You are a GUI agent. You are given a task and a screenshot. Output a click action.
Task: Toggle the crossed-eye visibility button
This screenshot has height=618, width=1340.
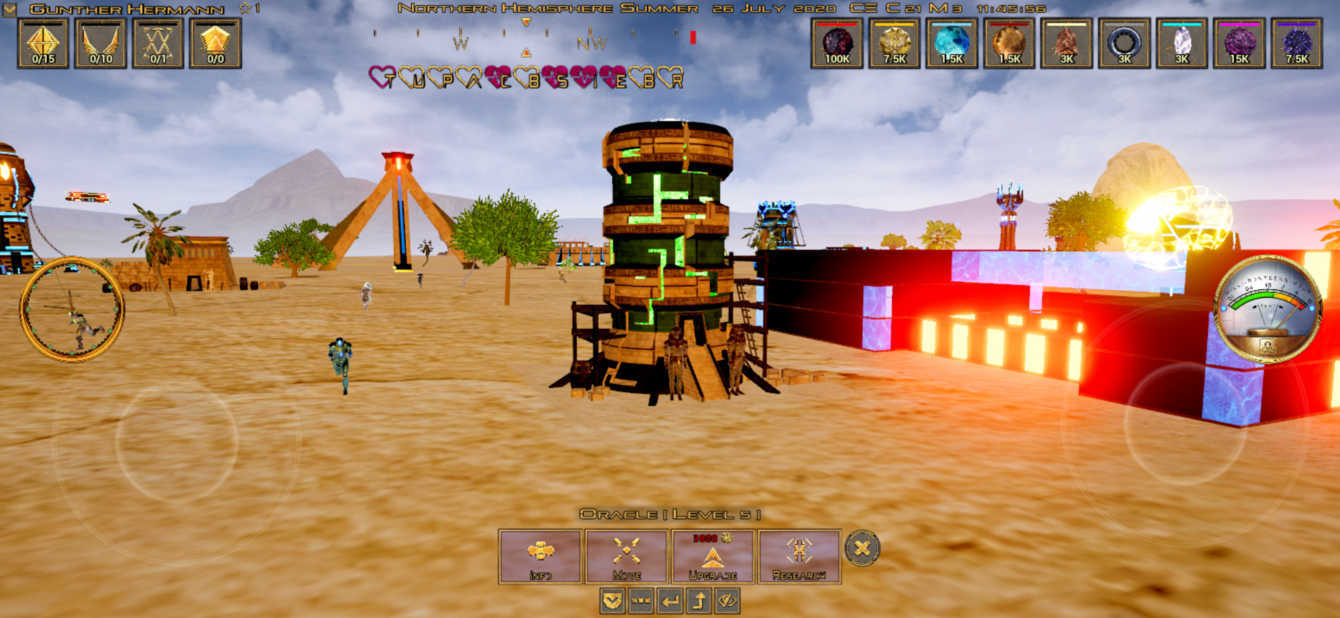pos(728,601)
